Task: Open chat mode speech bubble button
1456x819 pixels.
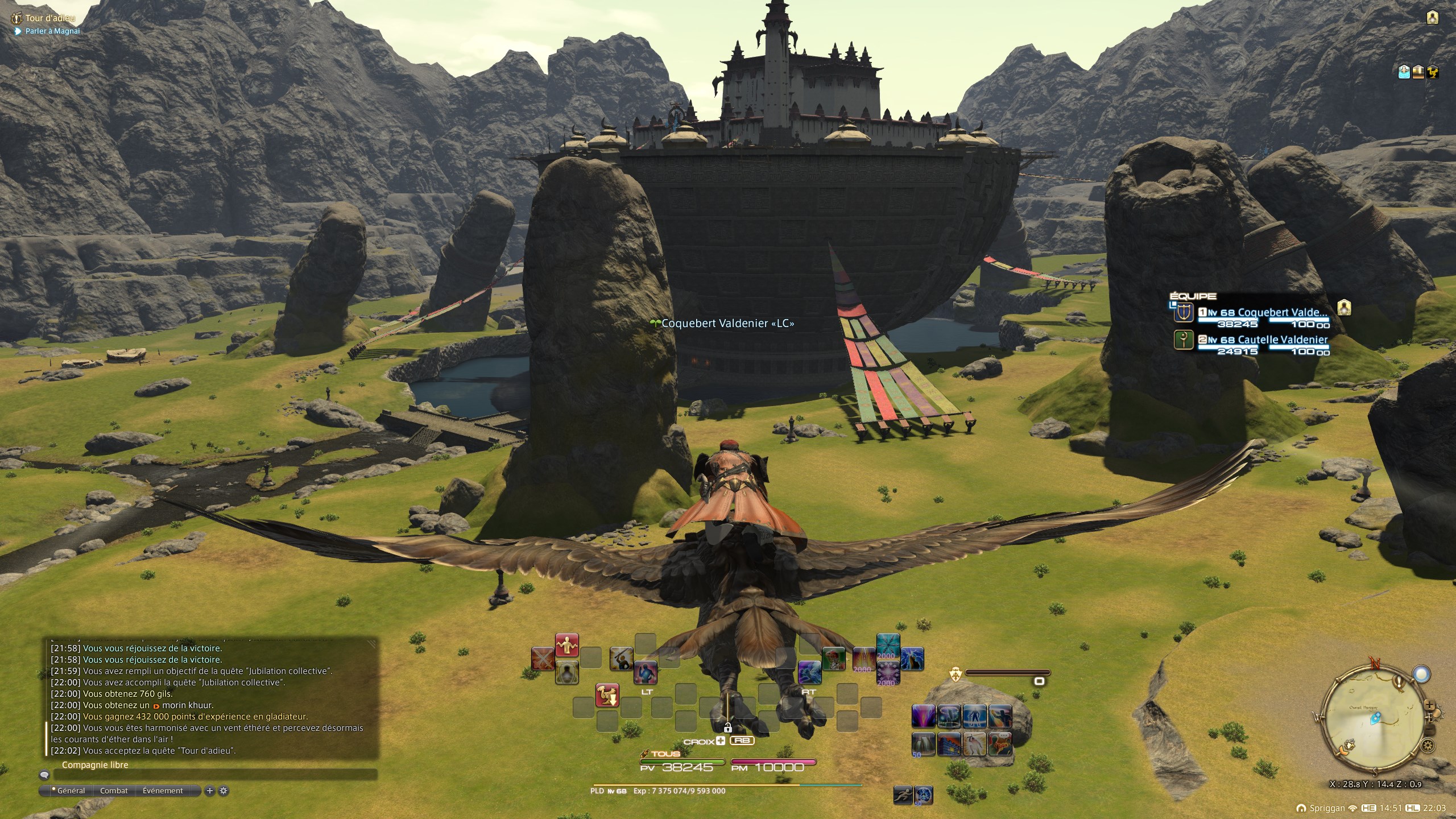Action: (44, 775)
